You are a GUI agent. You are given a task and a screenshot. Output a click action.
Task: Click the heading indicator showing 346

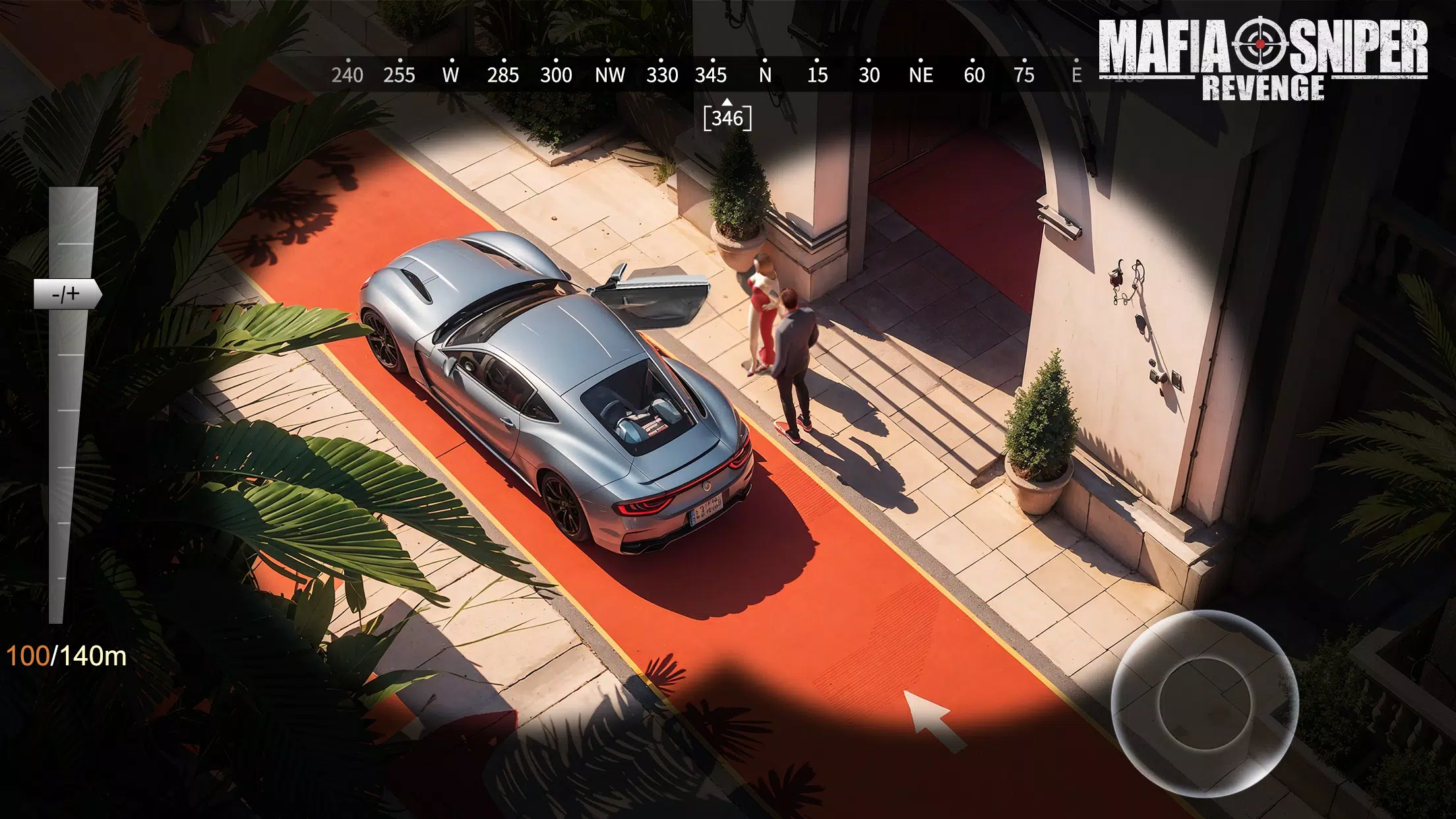727,119
